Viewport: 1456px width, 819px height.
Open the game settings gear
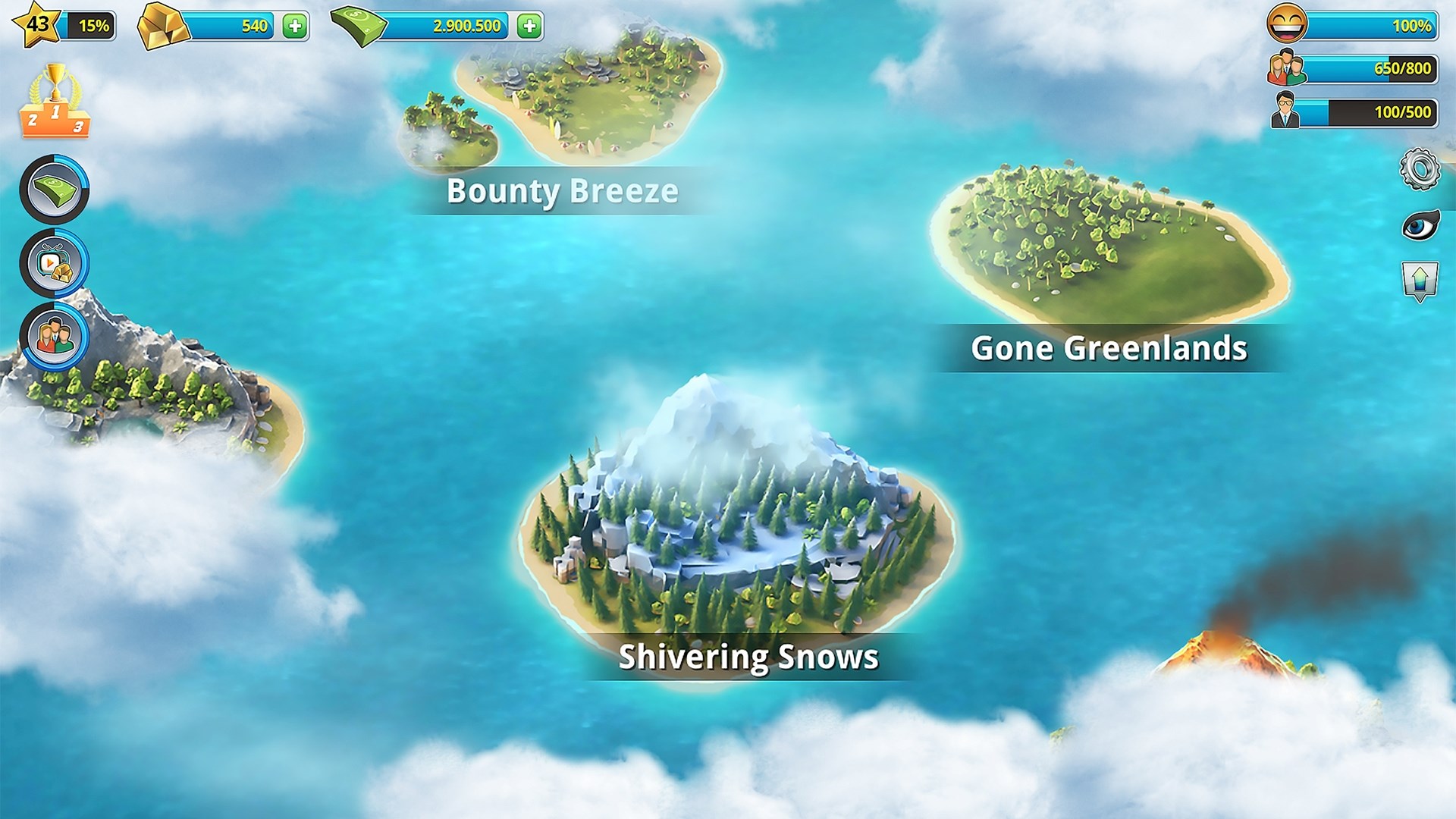tap(1420, 171)
